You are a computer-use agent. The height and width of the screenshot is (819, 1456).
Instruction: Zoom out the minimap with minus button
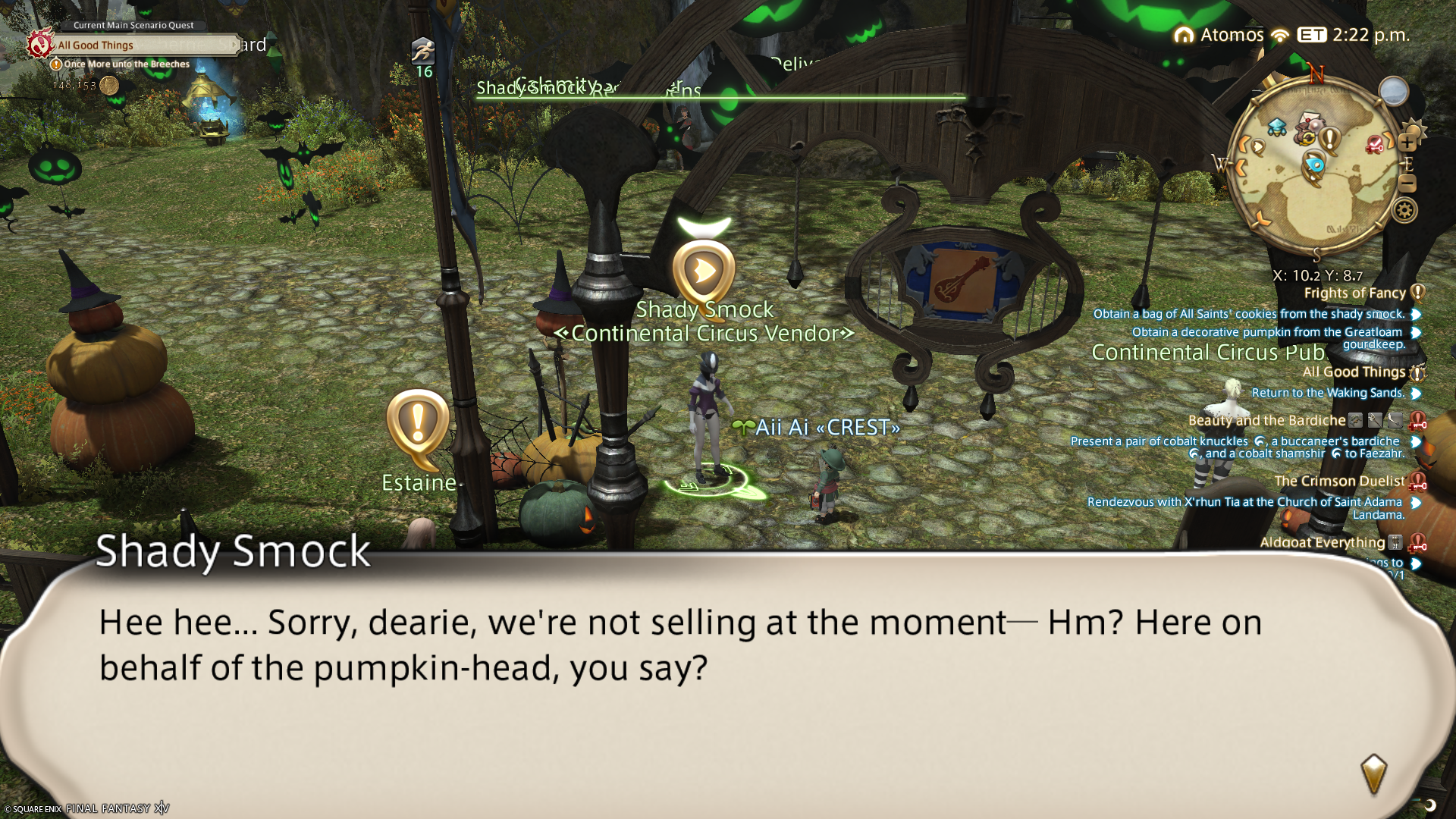coord(1407,183)
